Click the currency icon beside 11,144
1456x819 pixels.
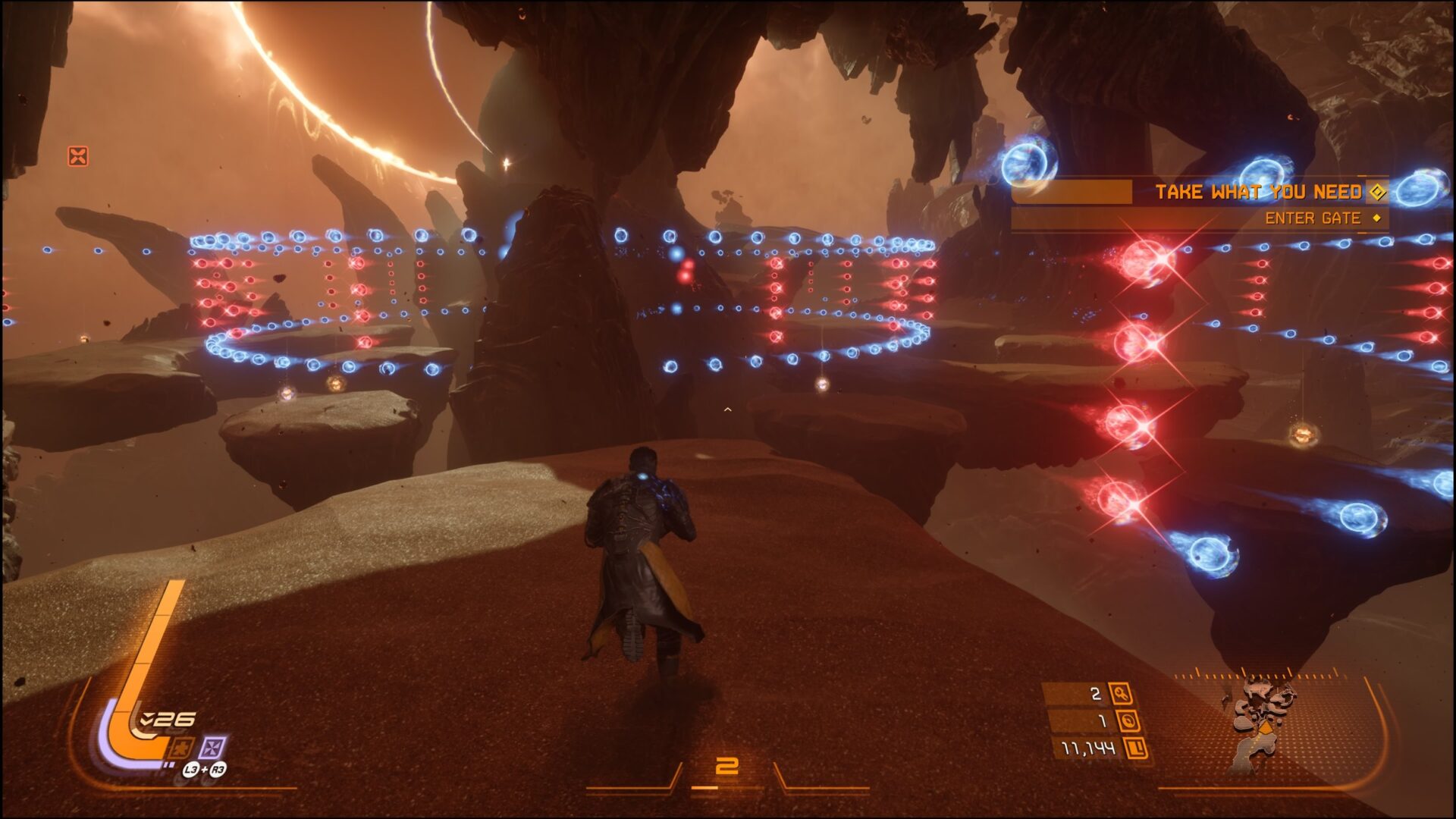click(1135, 748)
